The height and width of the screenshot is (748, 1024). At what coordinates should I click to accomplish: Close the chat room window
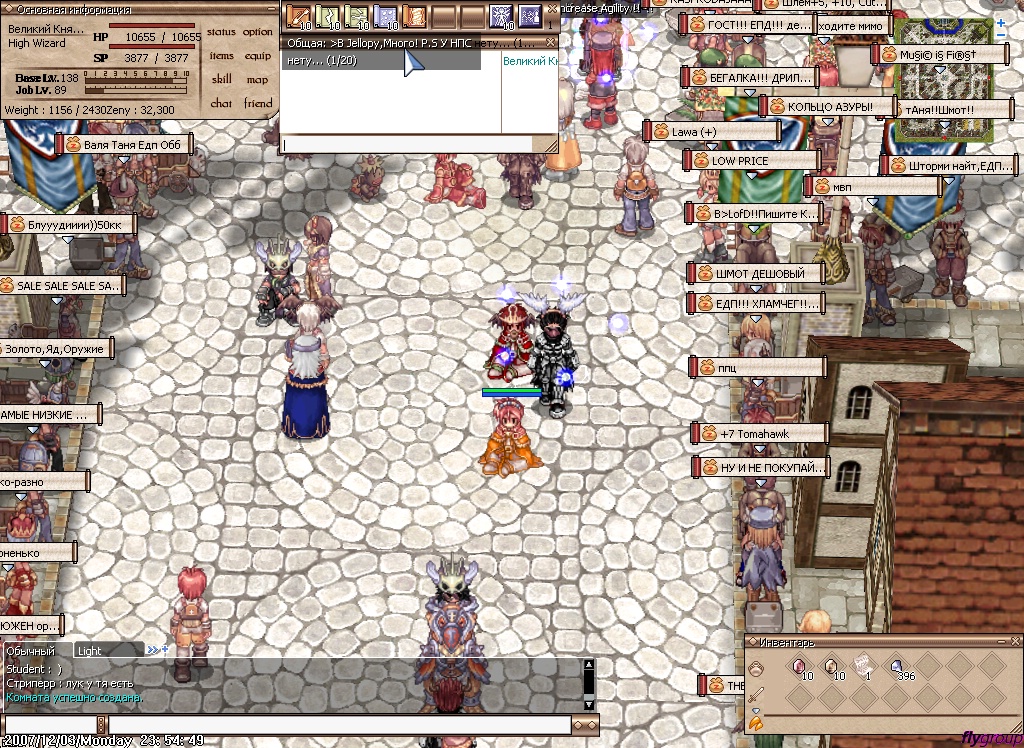point(550,42)
